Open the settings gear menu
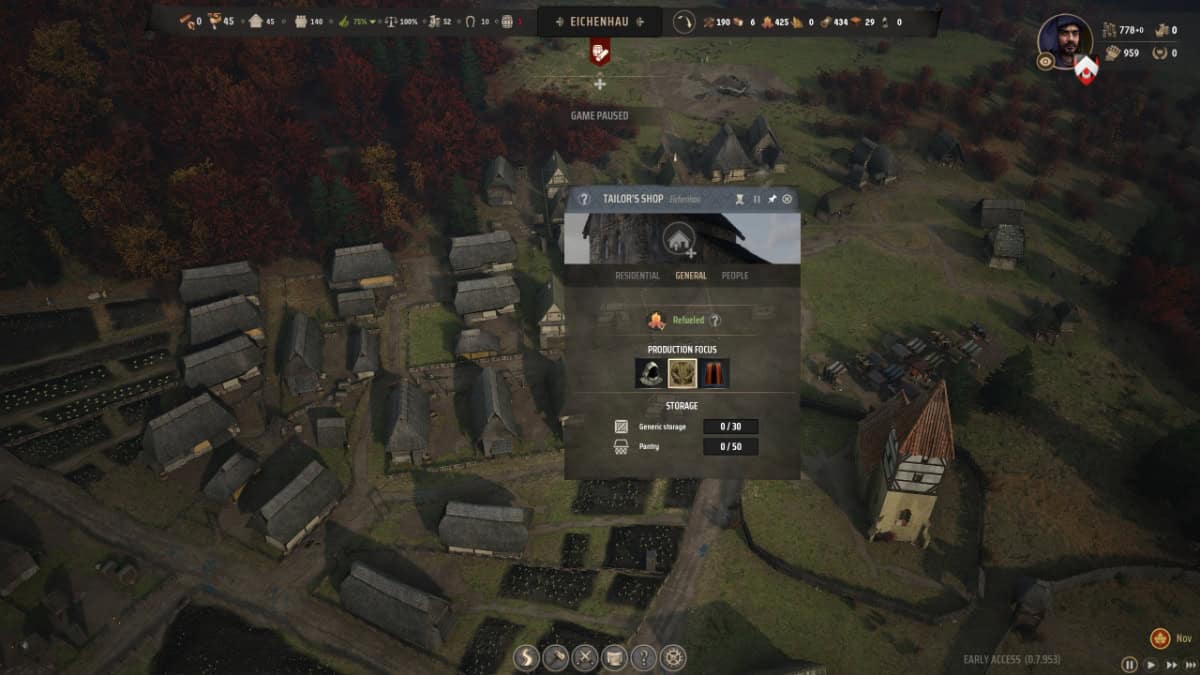Viewport: 1200px width, 675px height. click(x=673, y=657)
